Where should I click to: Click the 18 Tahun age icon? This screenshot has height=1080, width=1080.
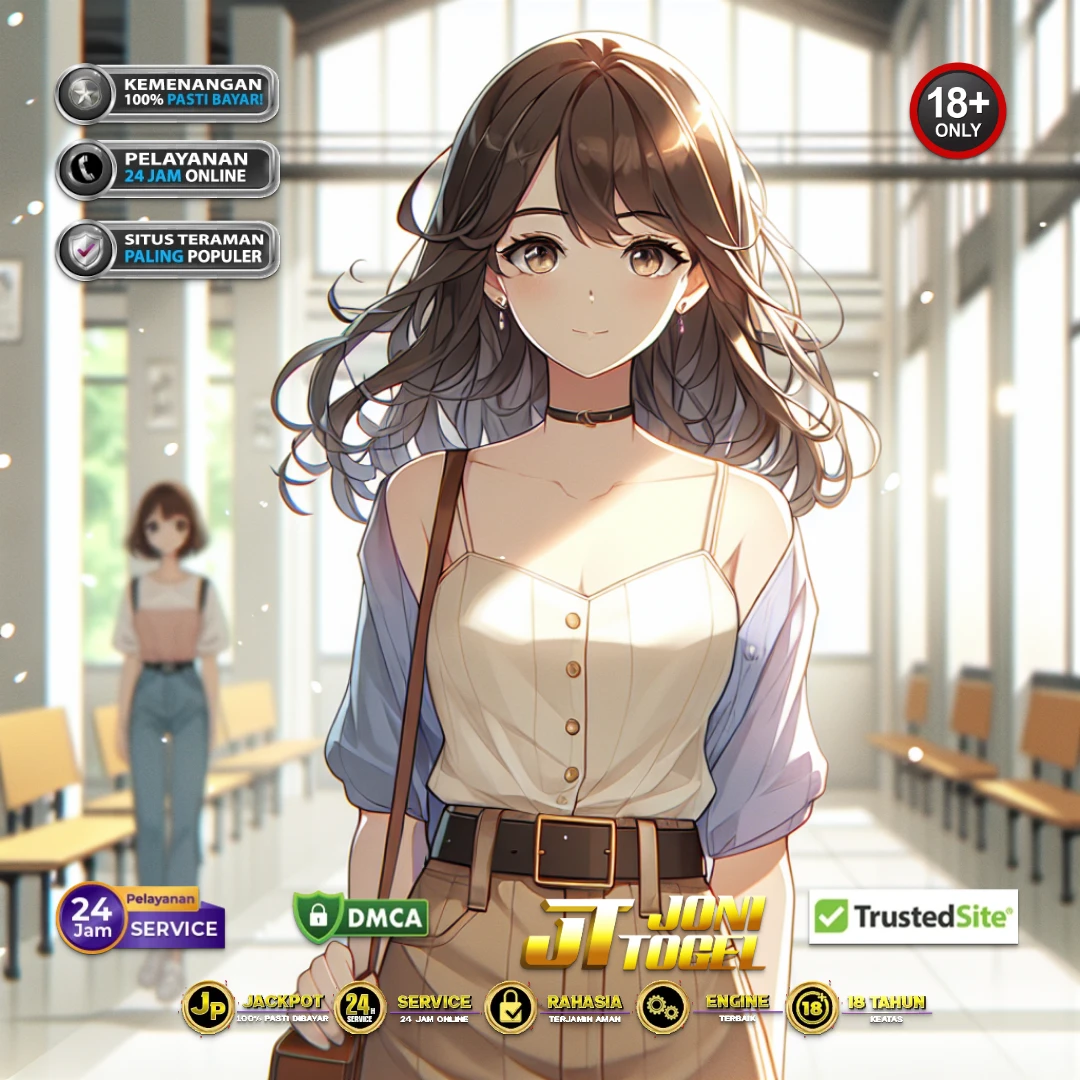point(812,1007)
